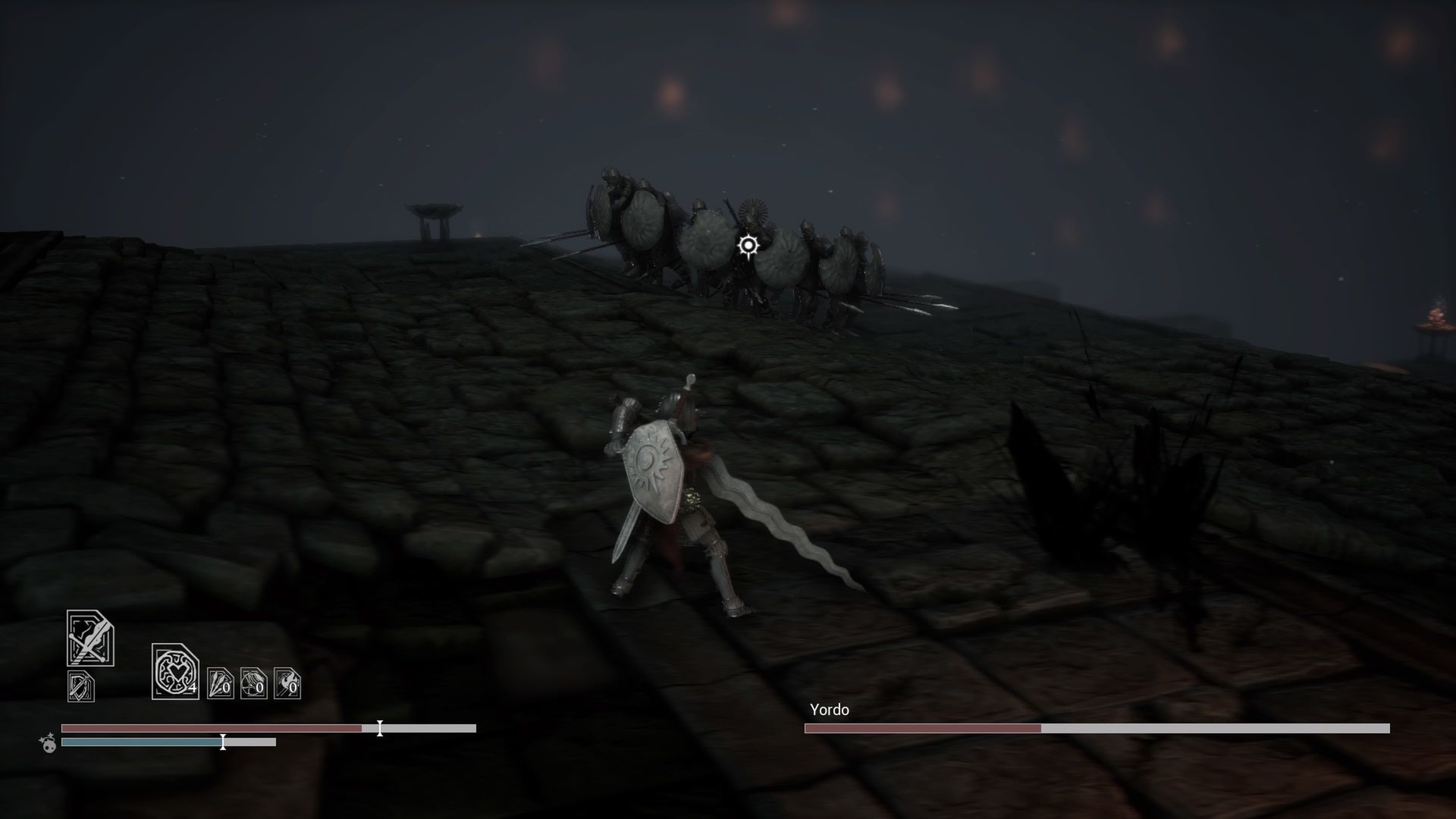Click the lock-on target reticle
This screenshot has width=1456, height=819.
748,246
